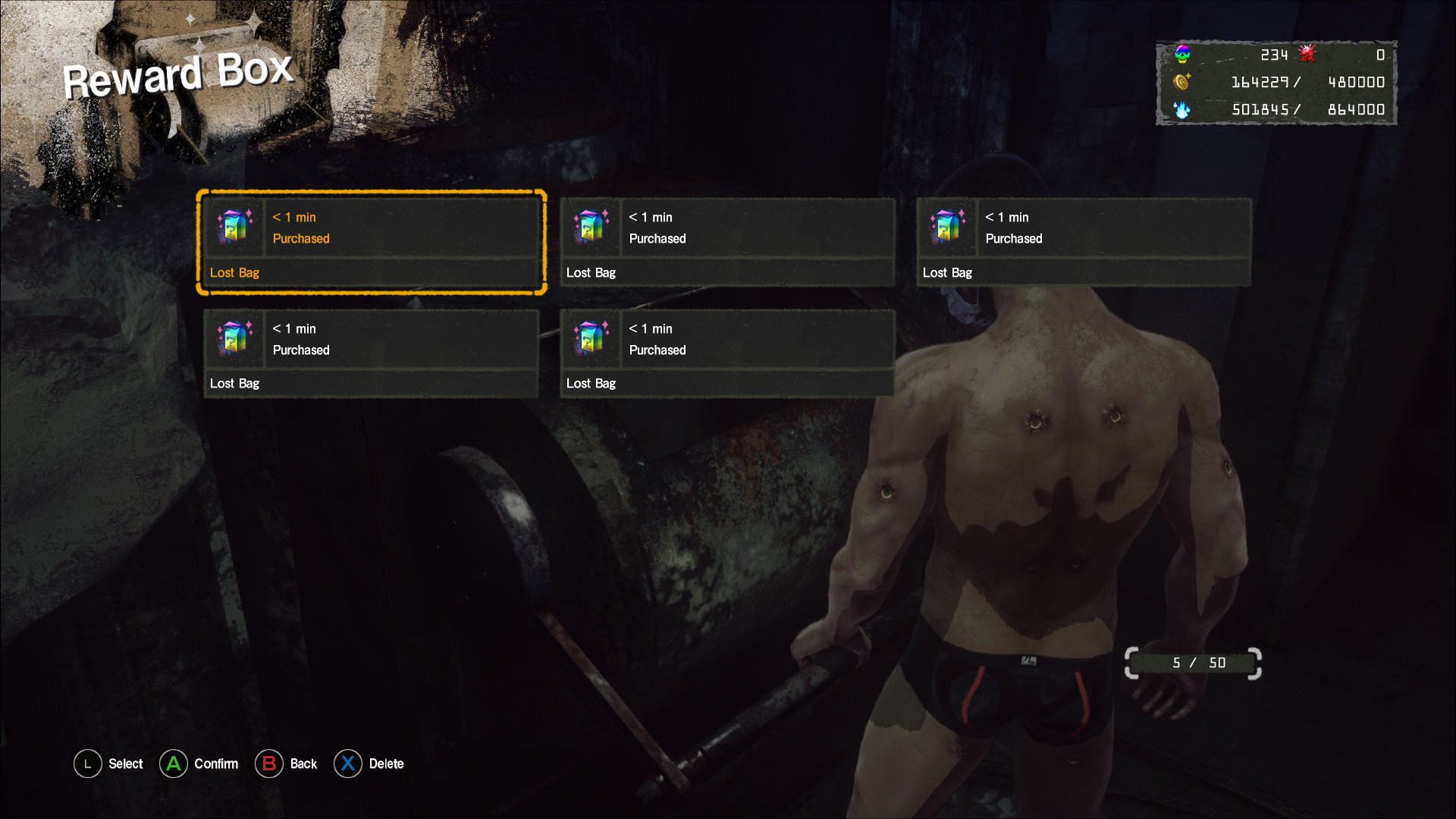Click the < 1 min timer on the first Lost Bag

(x=293, y=217)
